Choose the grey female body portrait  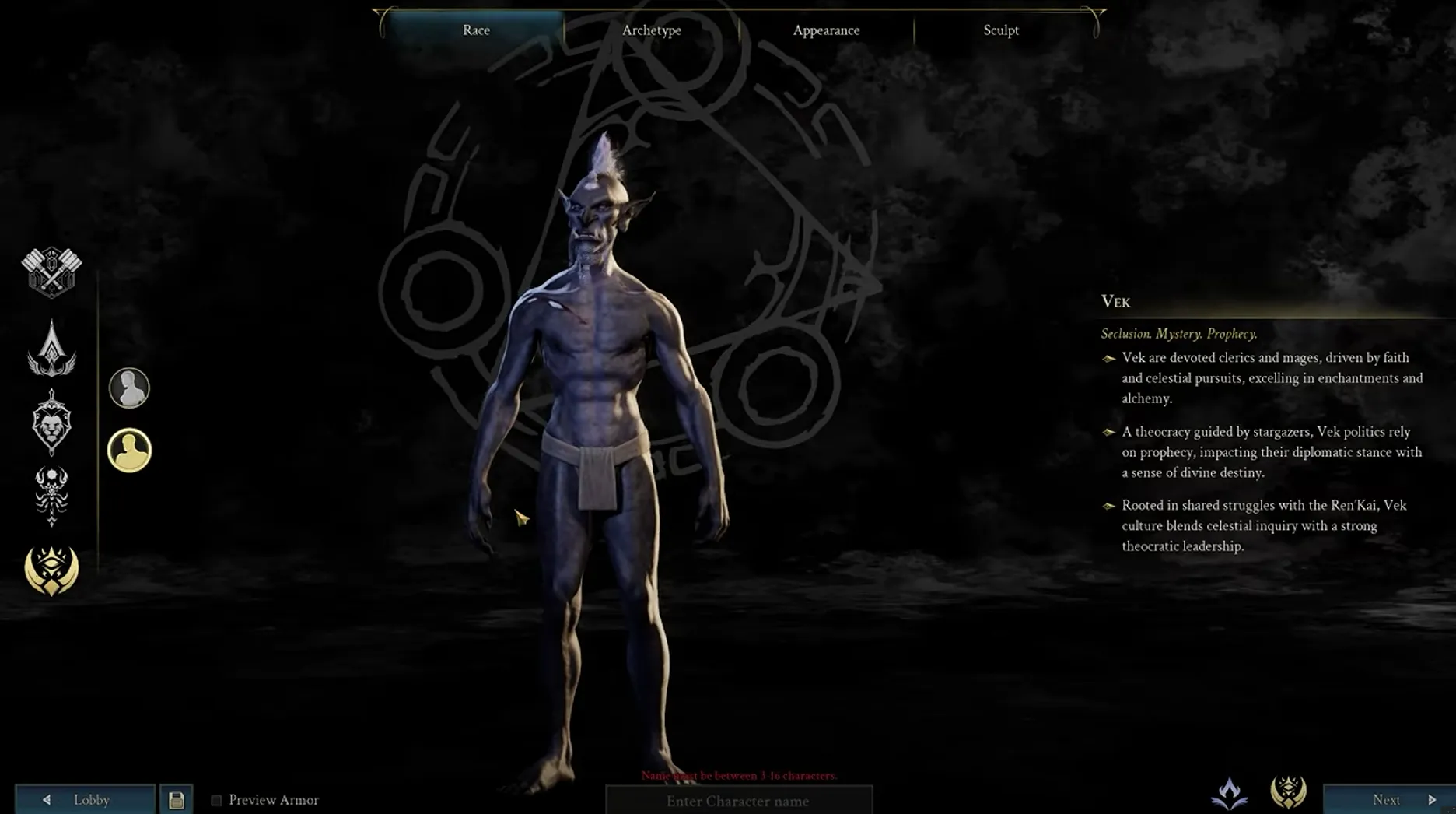tap(129, 388)
